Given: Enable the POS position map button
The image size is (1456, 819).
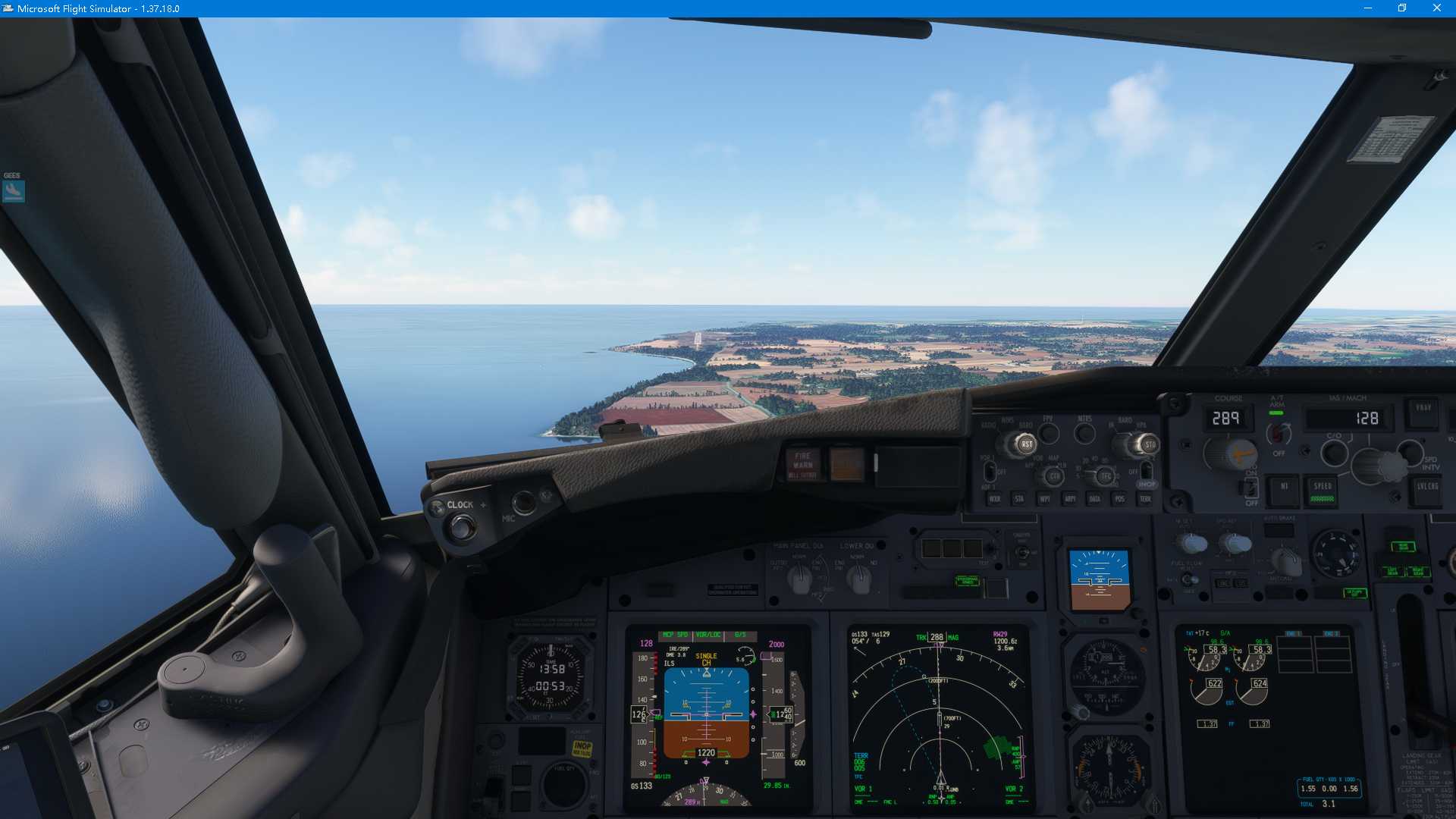Looking at the screenshot, I should click(x=1119, y=499).
